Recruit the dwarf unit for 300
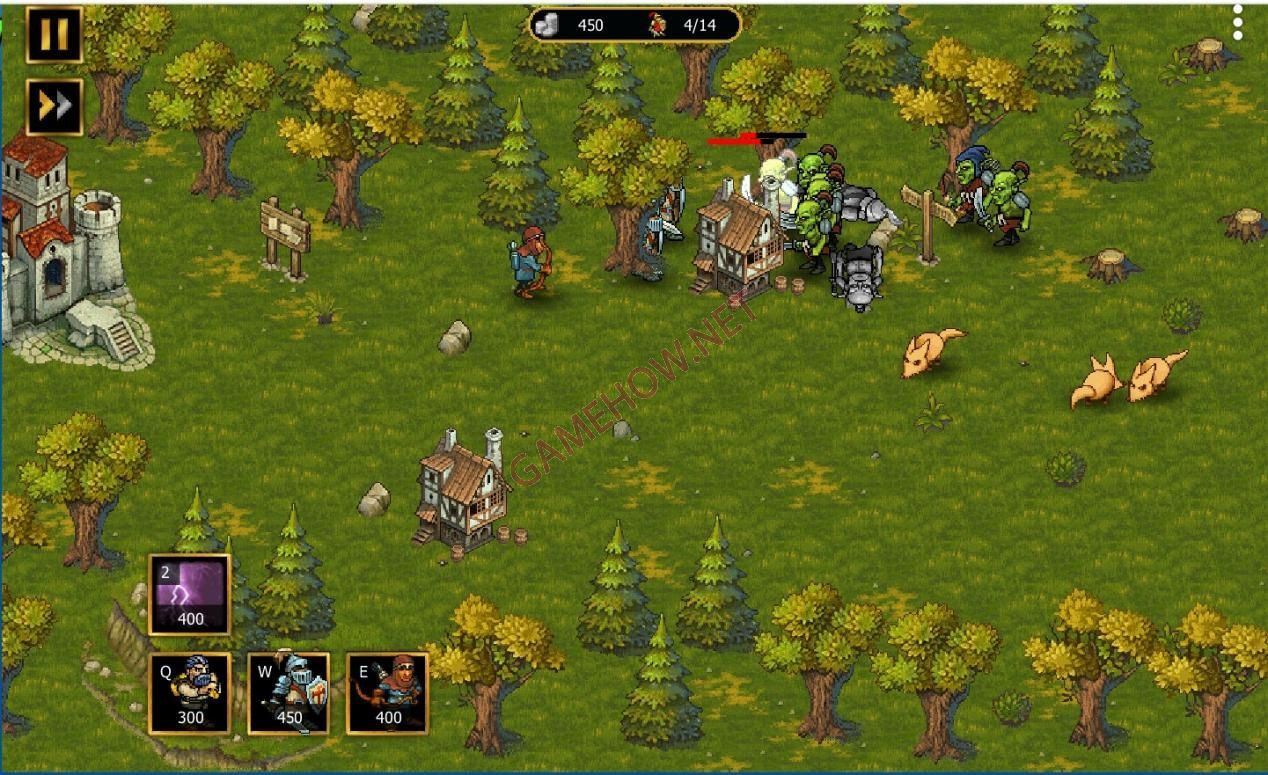This screenshot has height=775, width=1268. 190,694
